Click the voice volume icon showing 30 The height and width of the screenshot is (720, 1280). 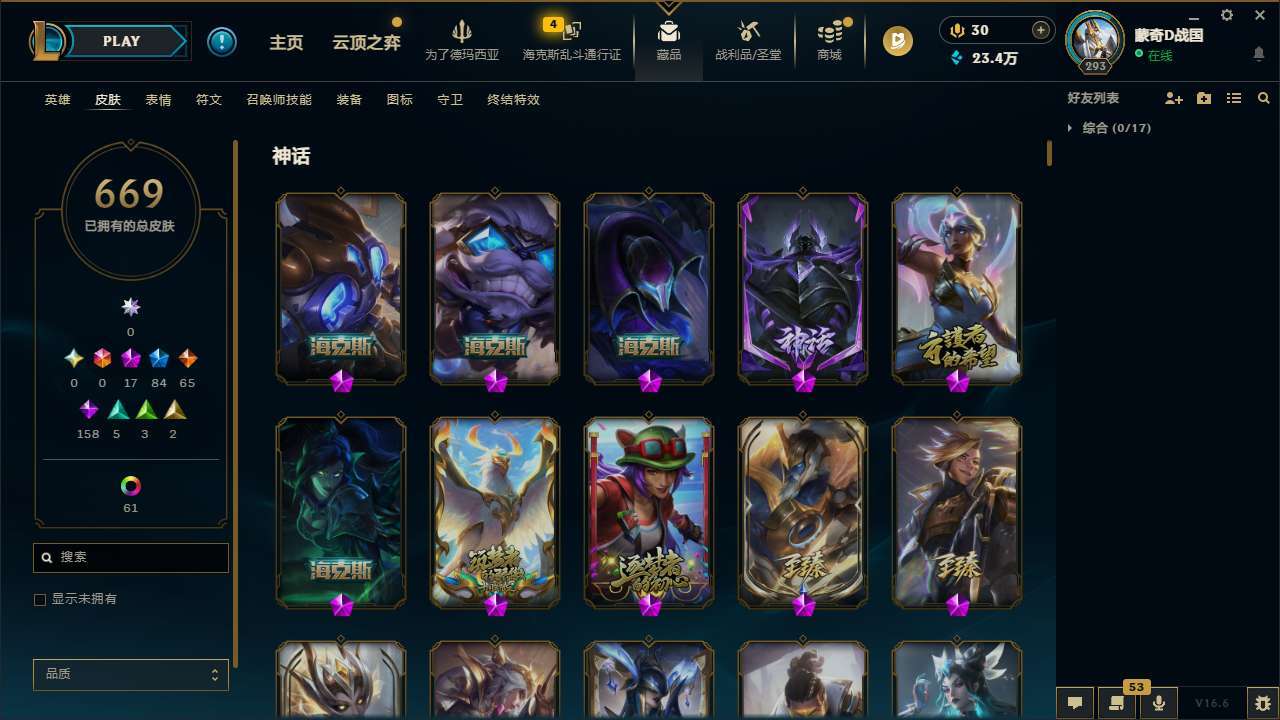coord(956,30)
